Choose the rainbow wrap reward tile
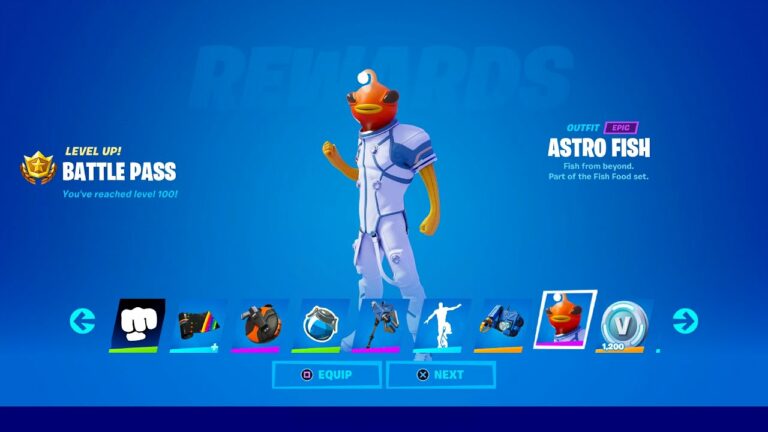768x432 pixels. [x=197, y=323]
